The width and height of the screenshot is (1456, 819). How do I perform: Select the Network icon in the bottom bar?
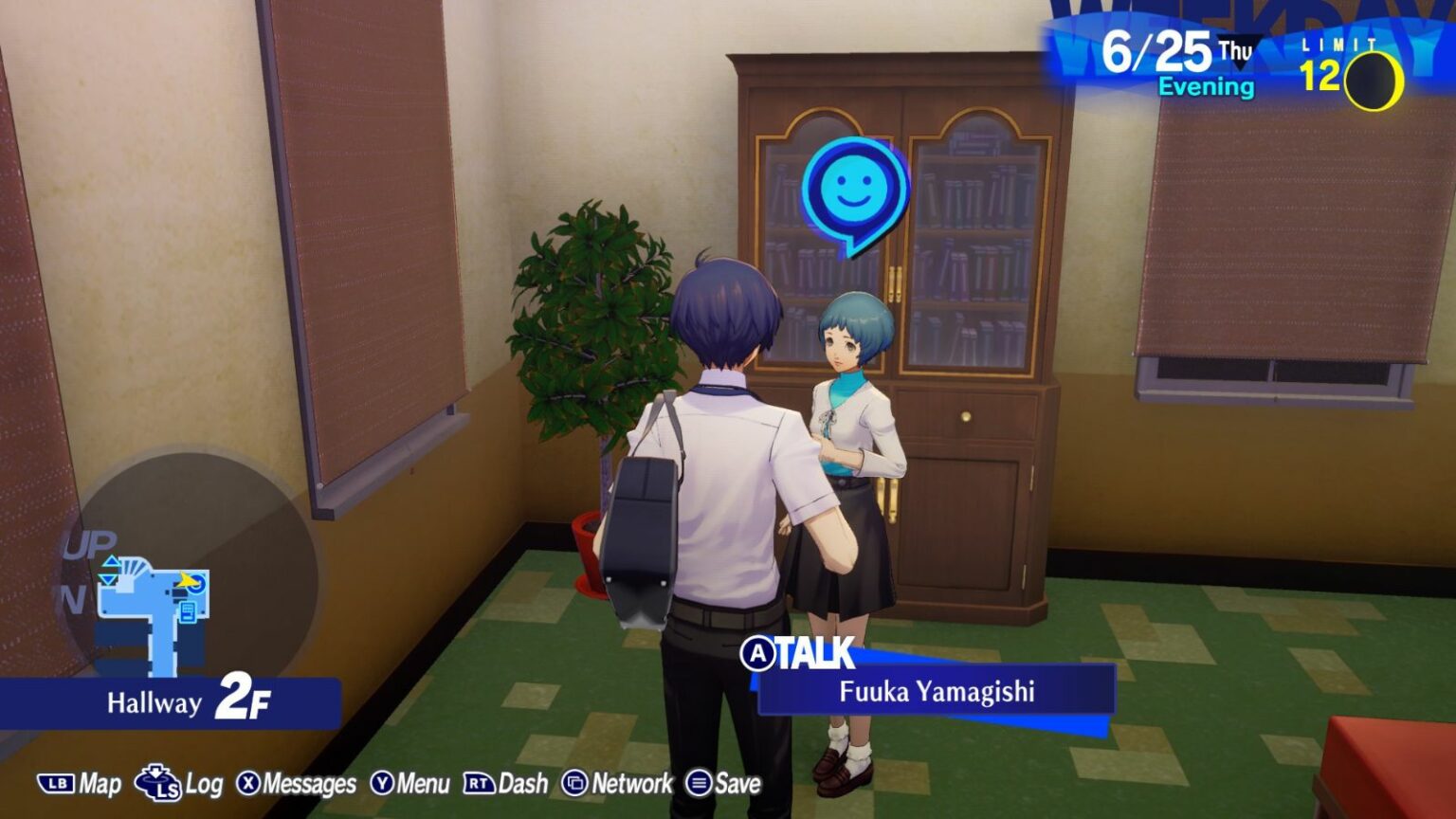(x=575, y=785)
